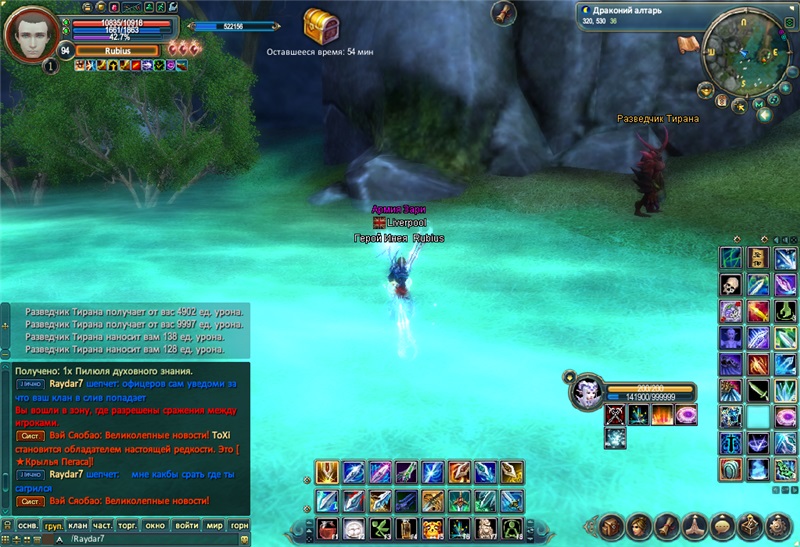Click the golden lamp button under the minimap
The width and height of the screenshot is (800, 547).
pos(705,89)
